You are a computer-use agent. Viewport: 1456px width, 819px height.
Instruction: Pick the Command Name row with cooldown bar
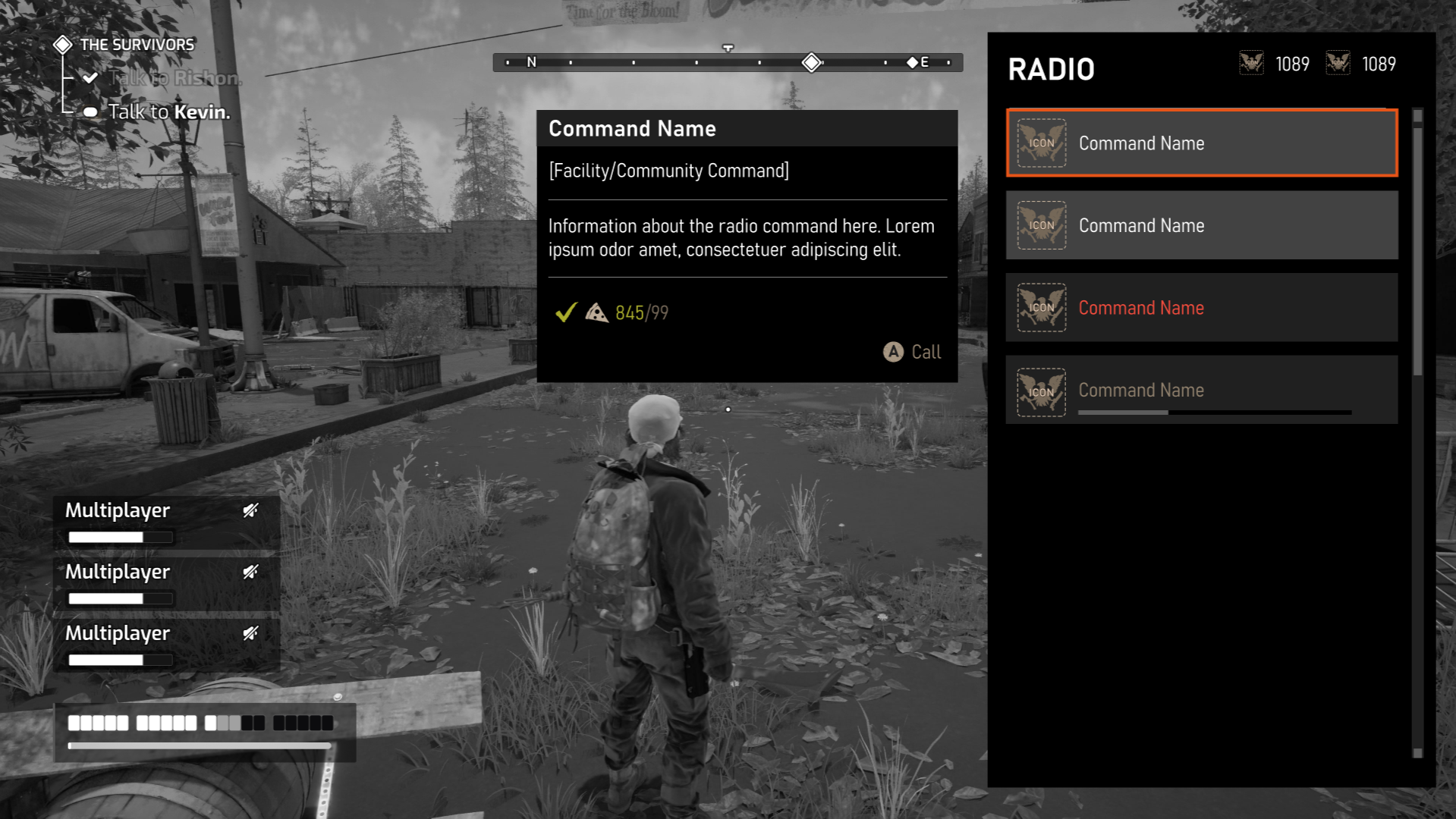1201,391
